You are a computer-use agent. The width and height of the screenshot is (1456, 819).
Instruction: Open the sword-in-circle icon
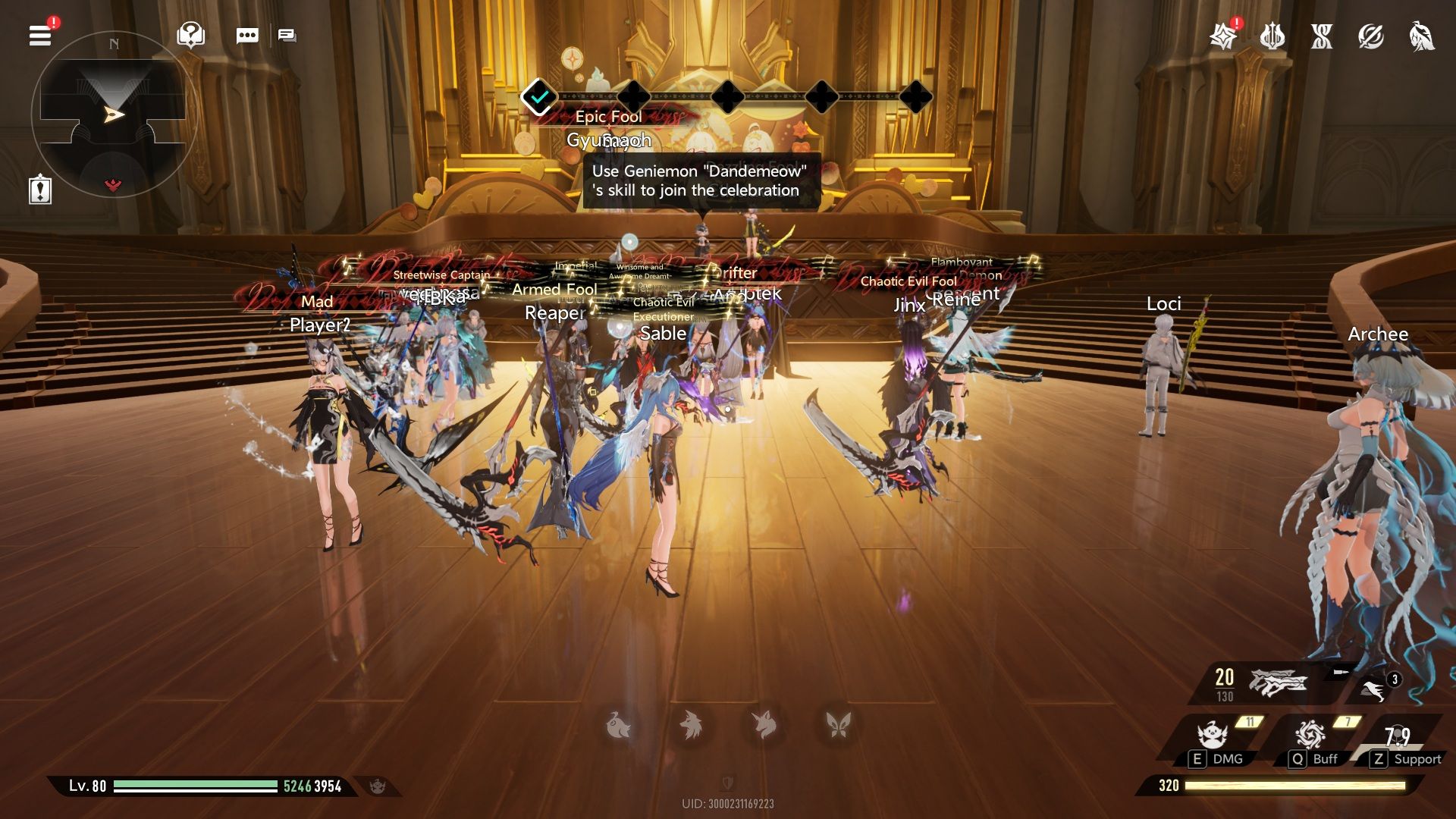coord(1370,36)
